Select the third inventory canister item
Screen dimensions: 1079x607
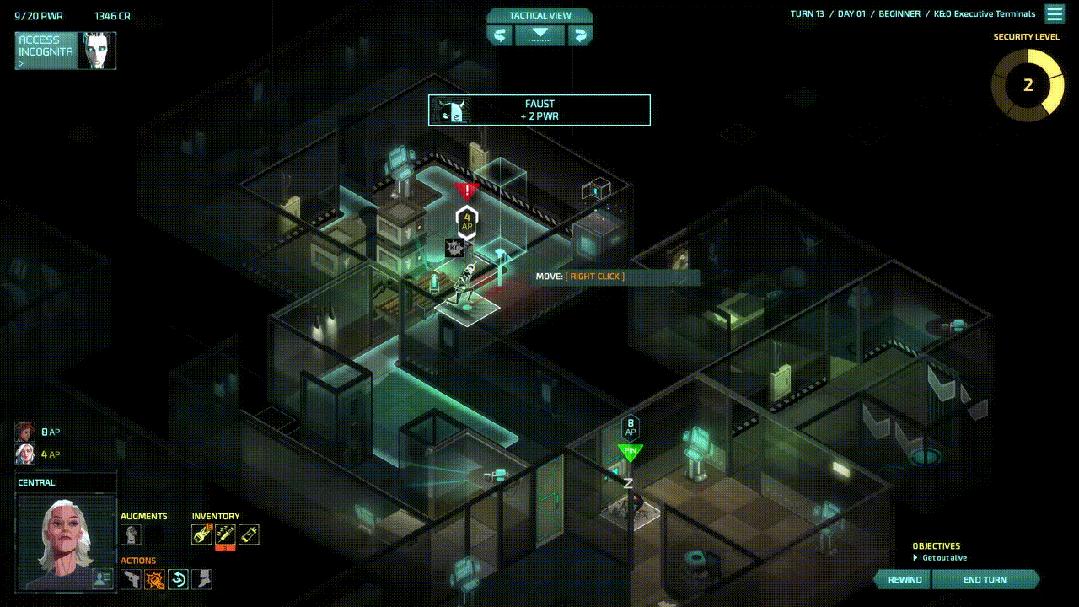pyautogui.click(x=249, y=535)
